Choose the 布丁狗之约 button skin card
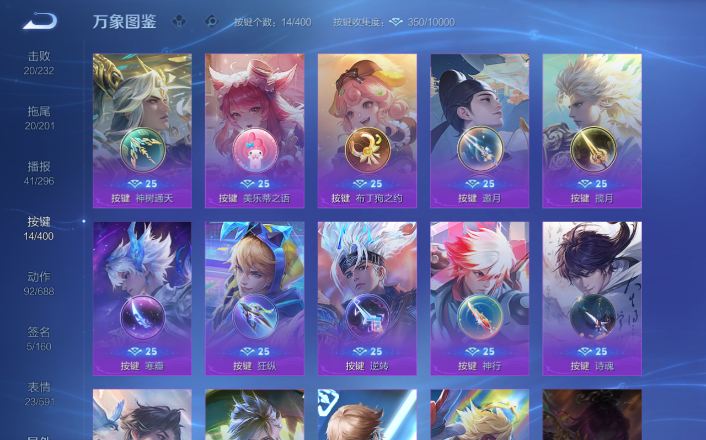This screenshot has width=706, height=440. 367,130
